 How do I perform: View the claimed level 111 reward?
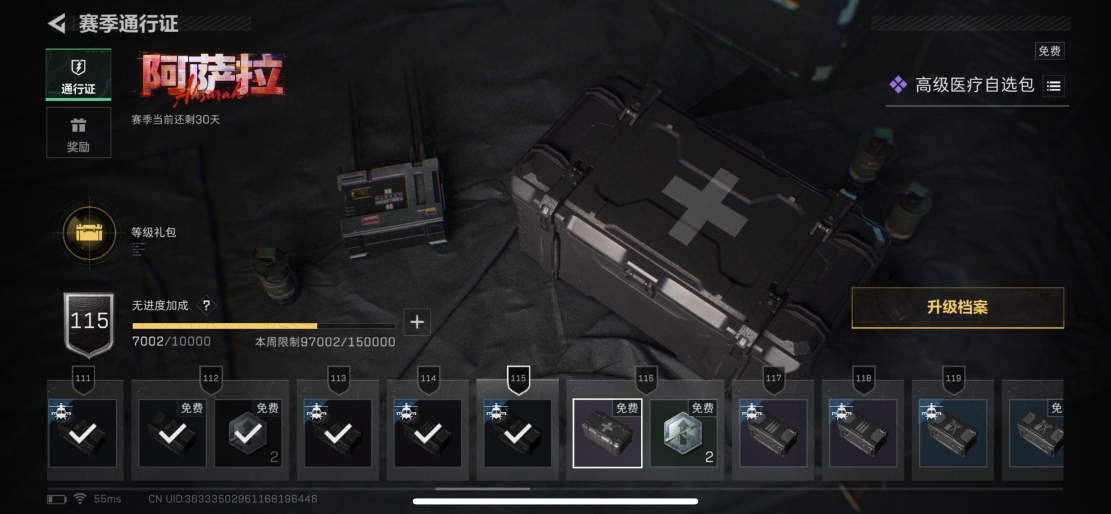point(83,434)
